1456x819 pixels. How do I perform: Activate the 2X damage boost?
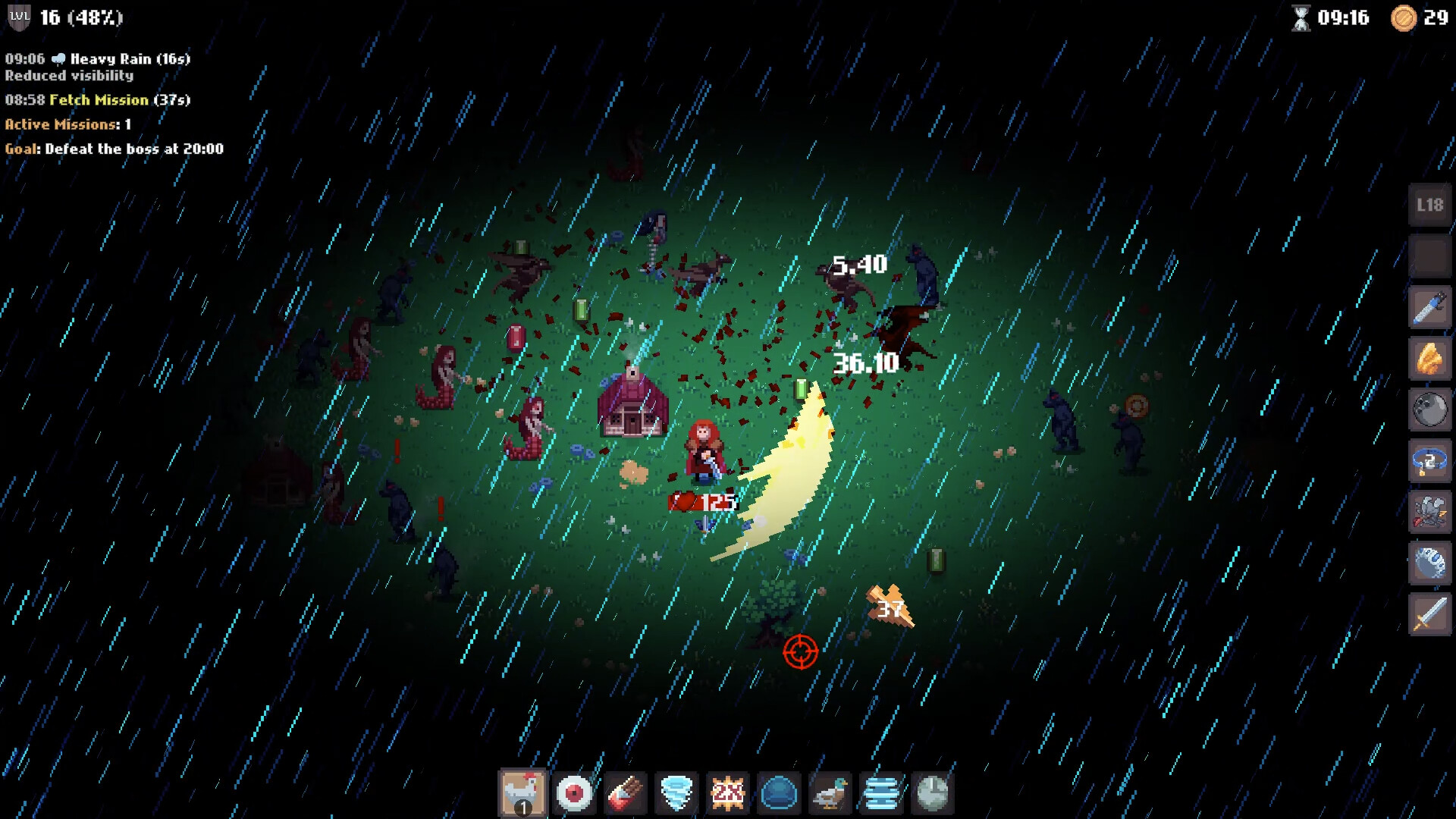[x=727, y=793]
